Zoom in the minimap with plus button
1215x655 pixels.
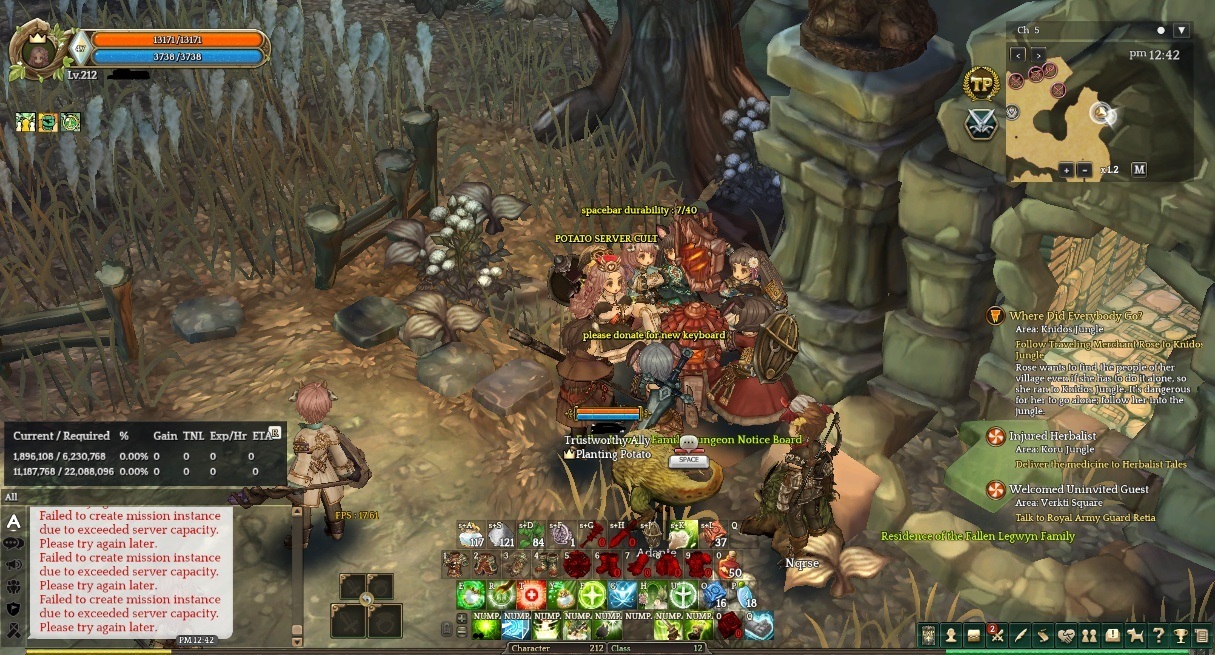[x=1066, y=170]
